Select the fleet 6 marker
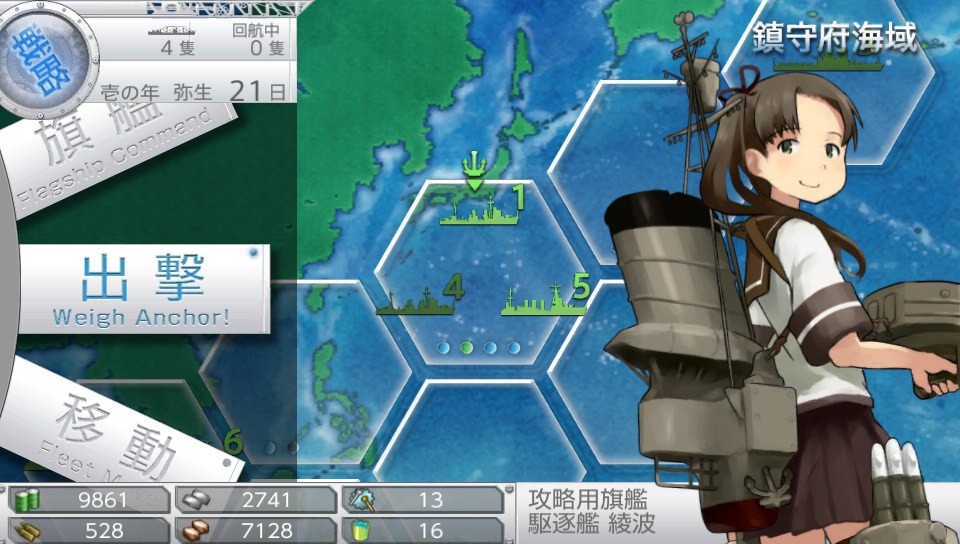Image resolution: width=960 pixels, height=544 pixels. pyautogui.click(x=233, y=442)
